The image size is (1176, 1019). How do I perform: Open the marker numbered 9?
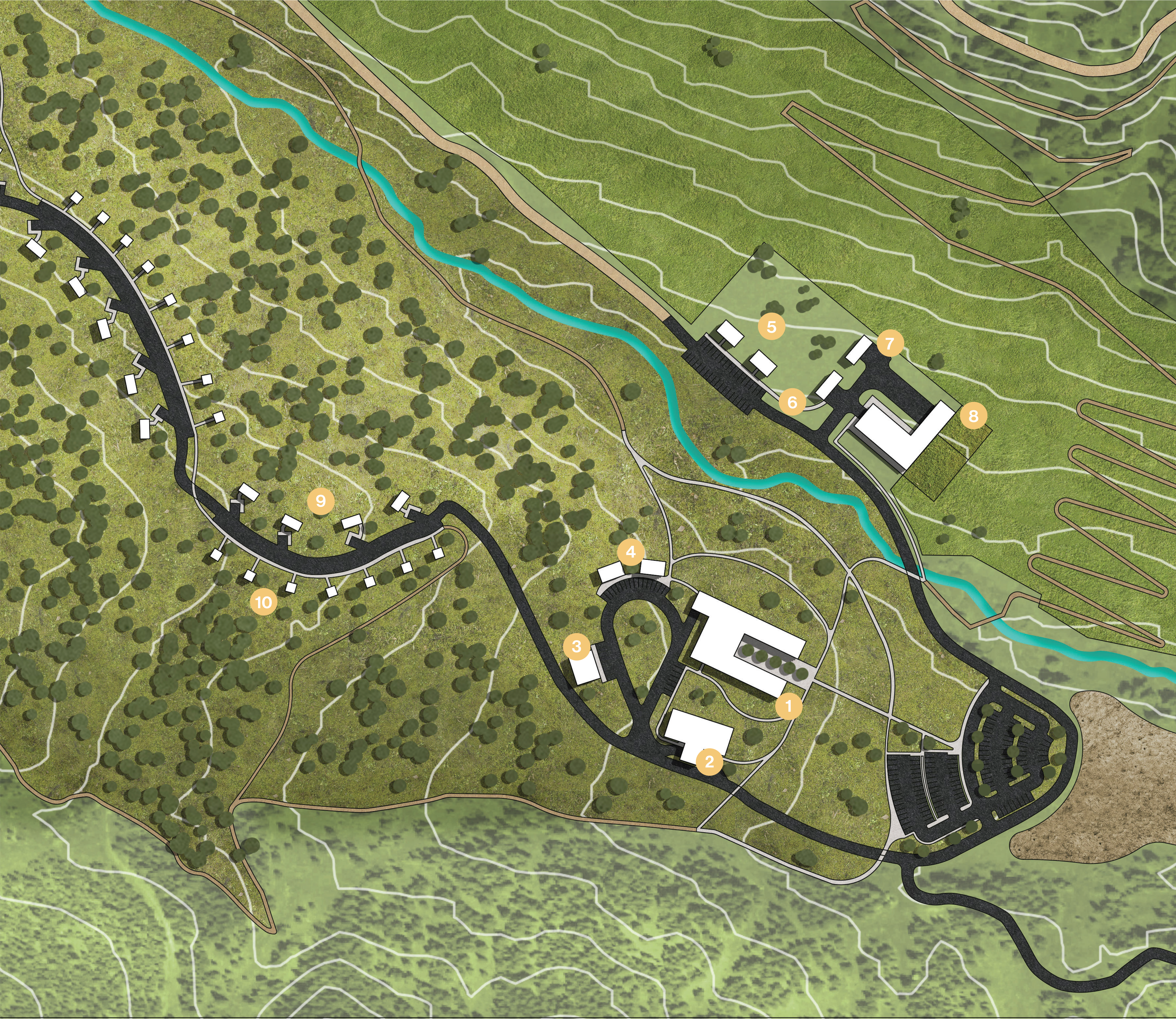[320, 501]
